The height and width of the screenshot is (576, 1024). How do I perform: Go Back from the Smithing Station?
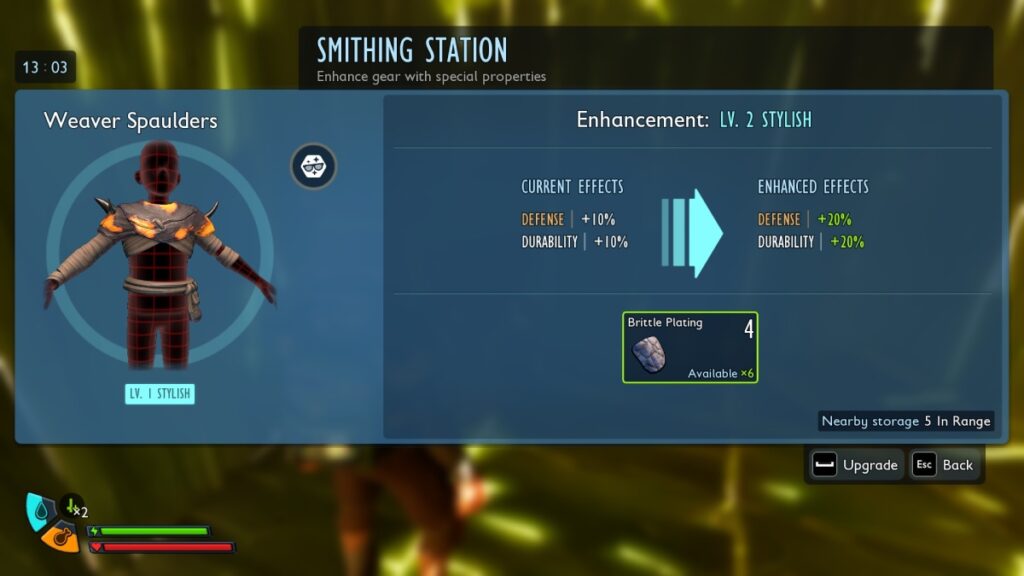coord(944,465)
